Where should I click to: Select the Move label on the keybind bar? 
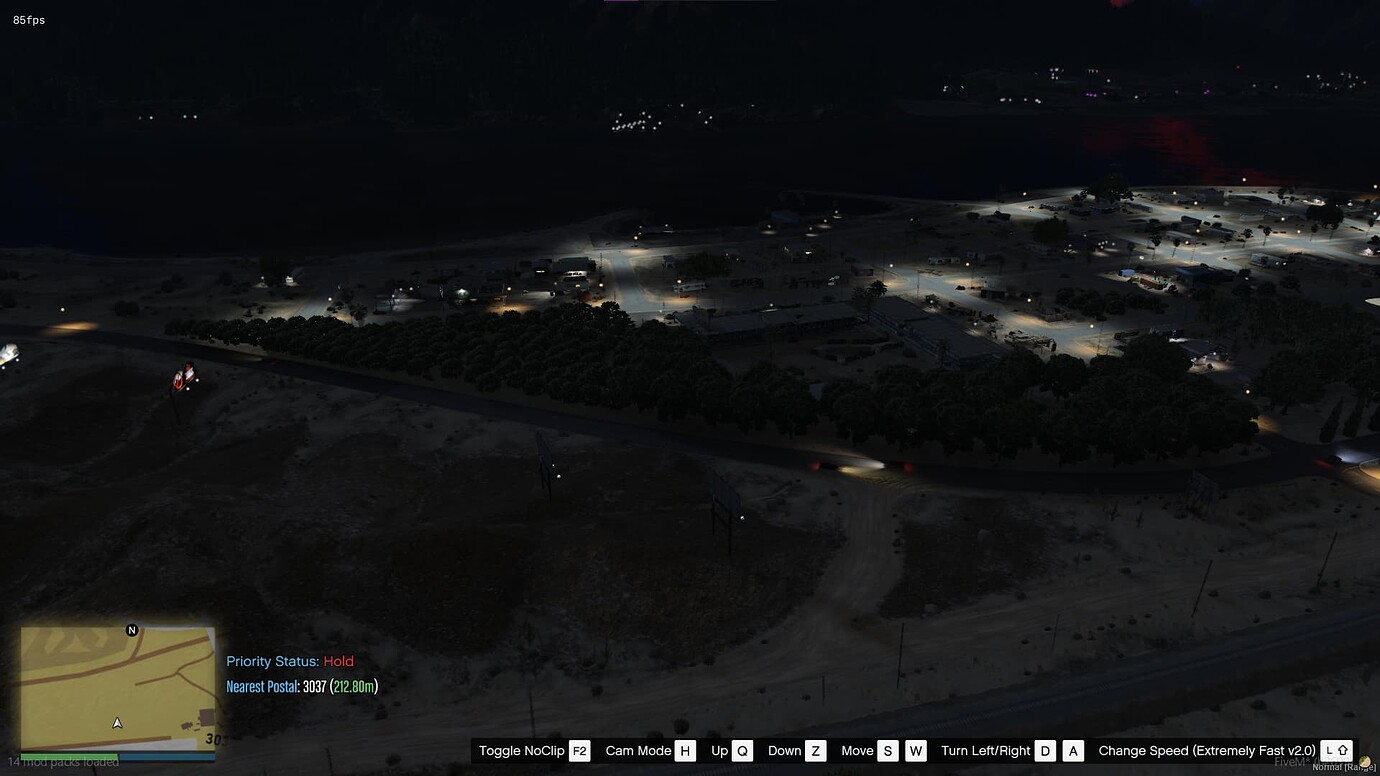(860, 750)
